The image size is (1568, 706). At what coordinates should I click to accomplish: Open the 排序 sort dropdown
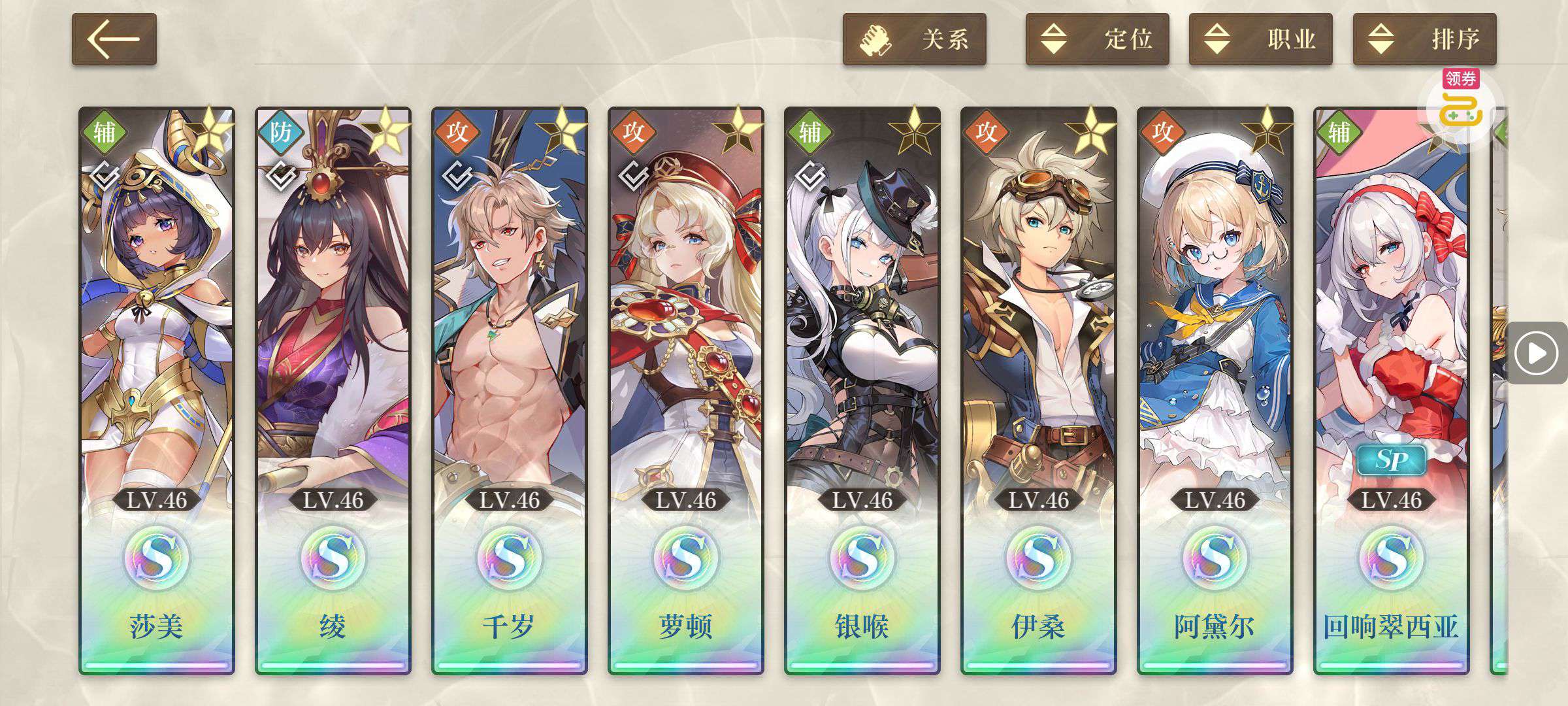click(x=1424, y=39)
